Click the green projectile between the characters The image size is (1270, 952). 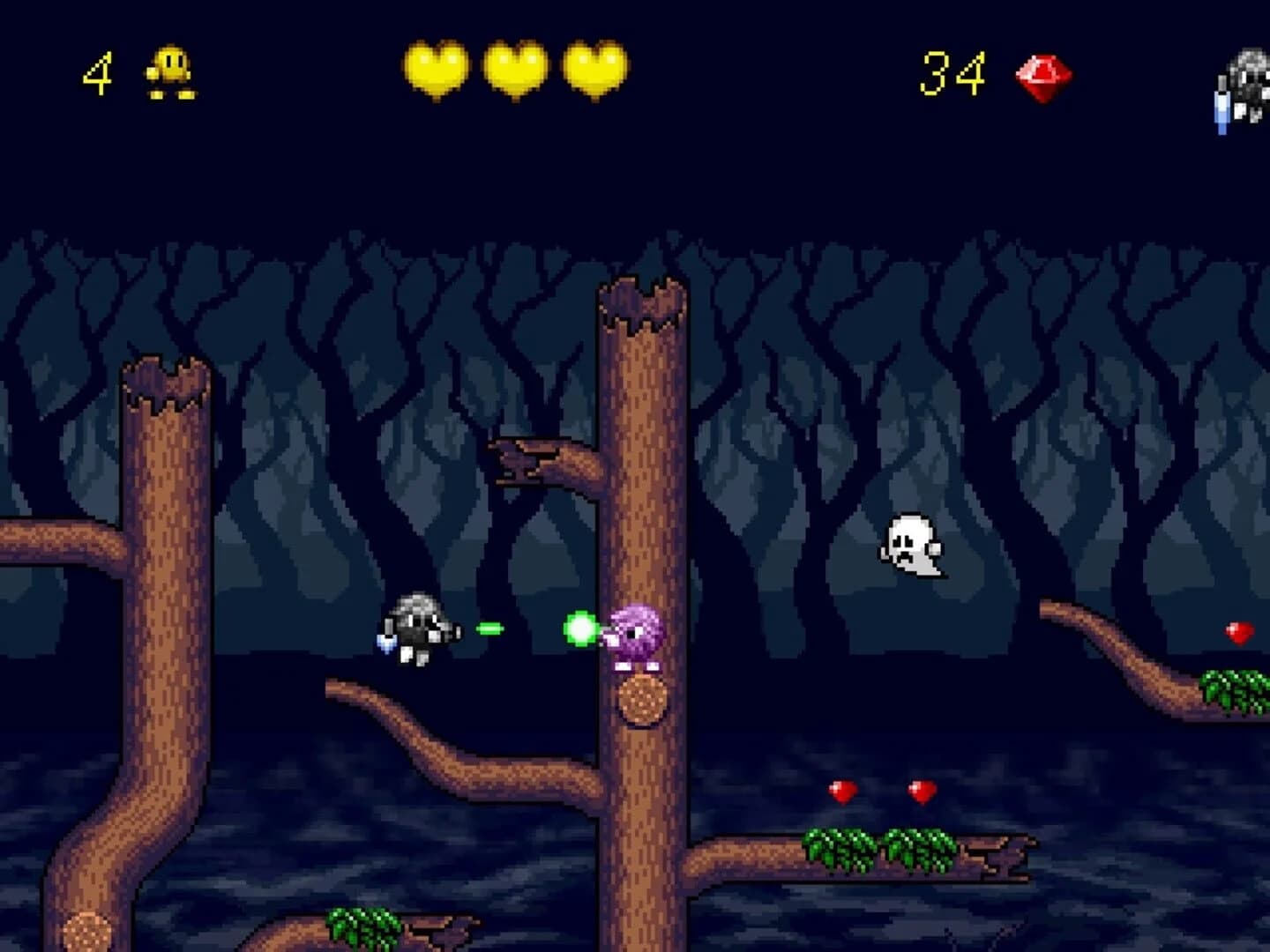tap(490, 628)
